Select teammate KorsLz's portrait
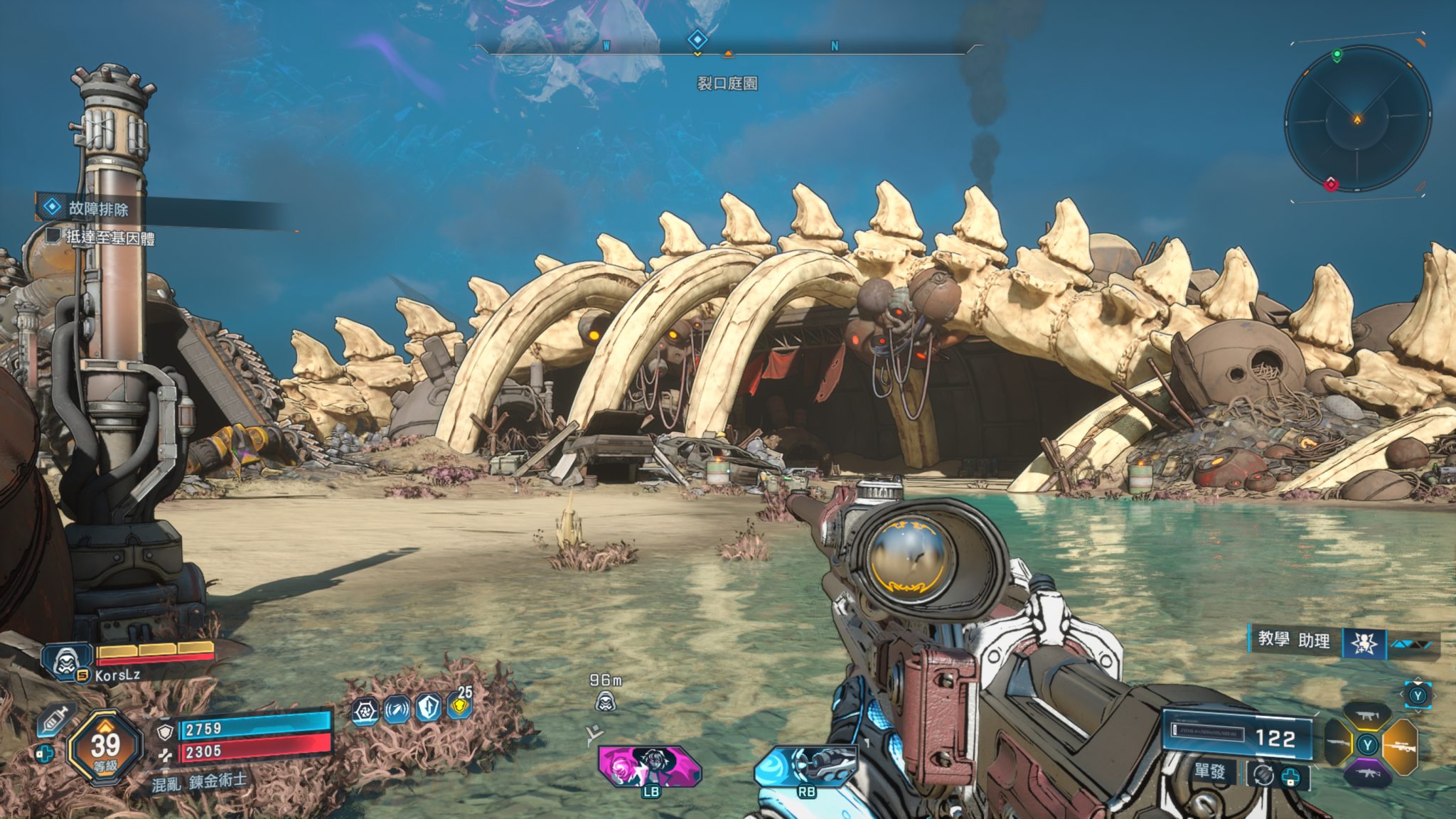Screen dimensions: 1456x819 pos(67,659)
